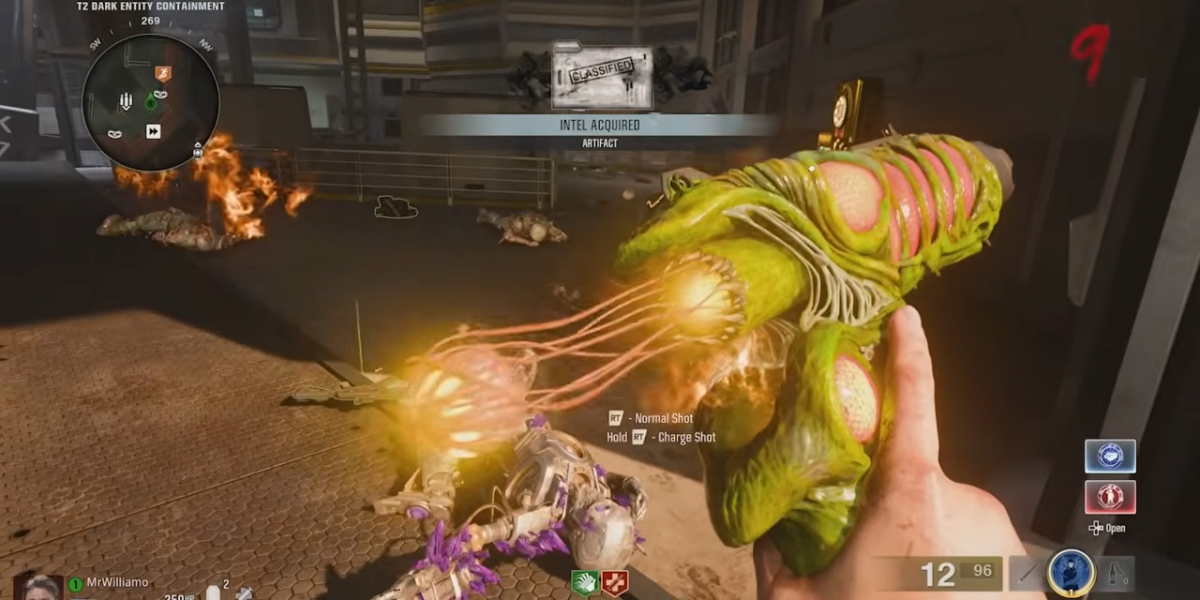1200x600 pixels.
Task: Select the tactical stick equipment slot
Action: pos(1027,574)
